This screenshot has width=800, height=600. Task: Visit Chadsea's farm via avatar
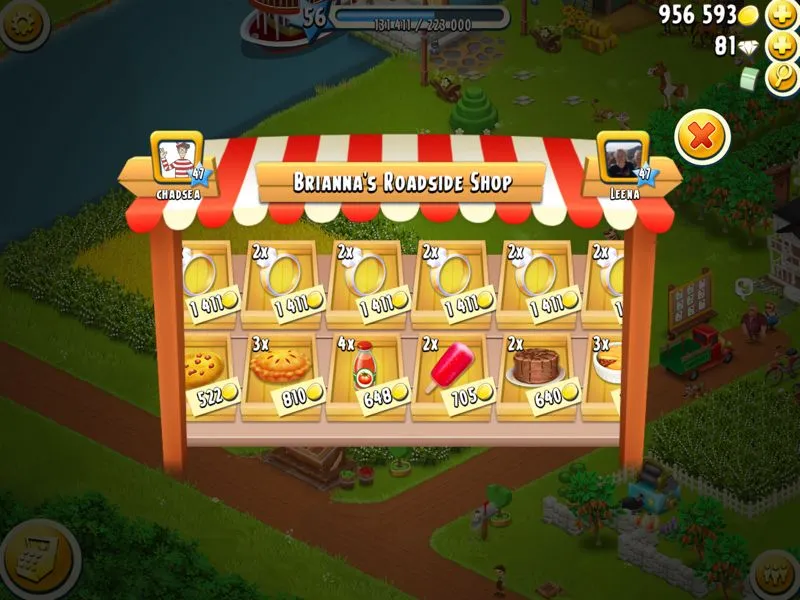pos(177,158)
